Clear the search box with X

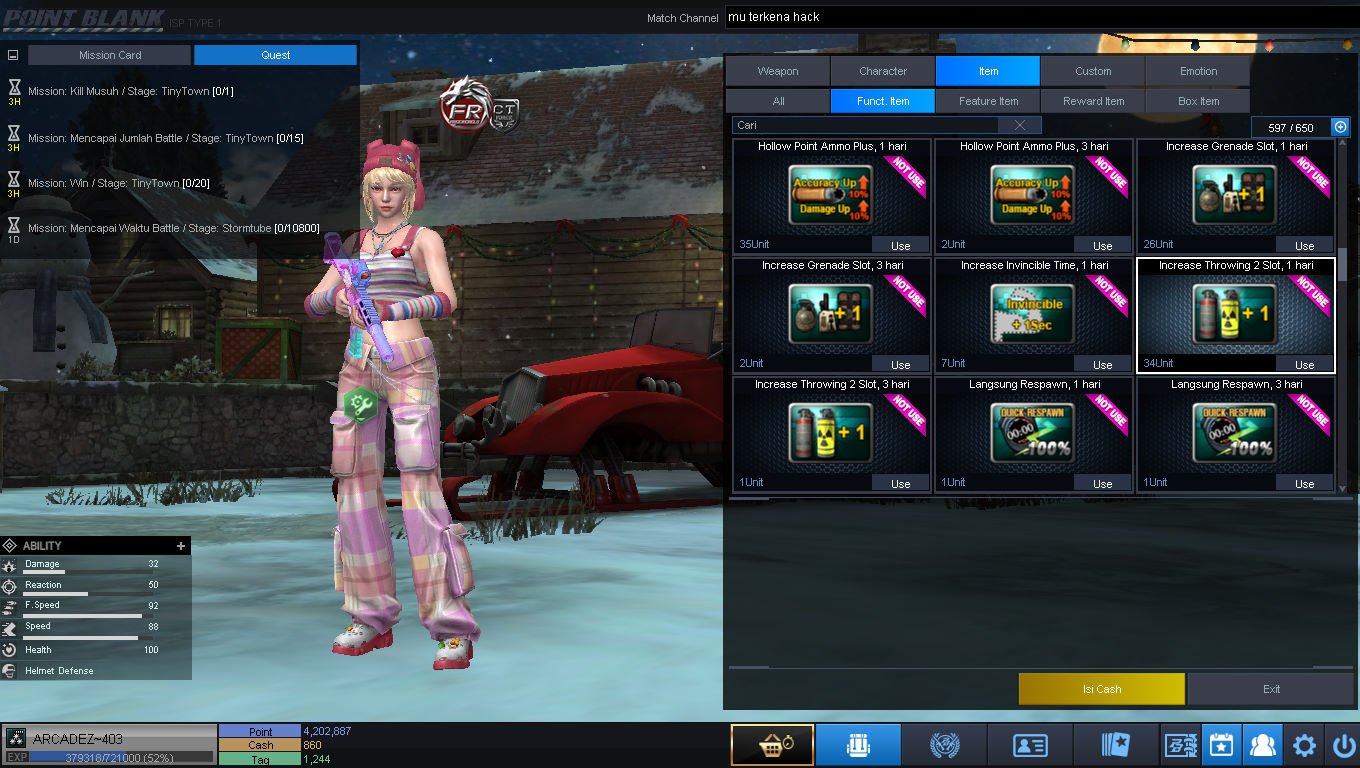(1019, 125)
